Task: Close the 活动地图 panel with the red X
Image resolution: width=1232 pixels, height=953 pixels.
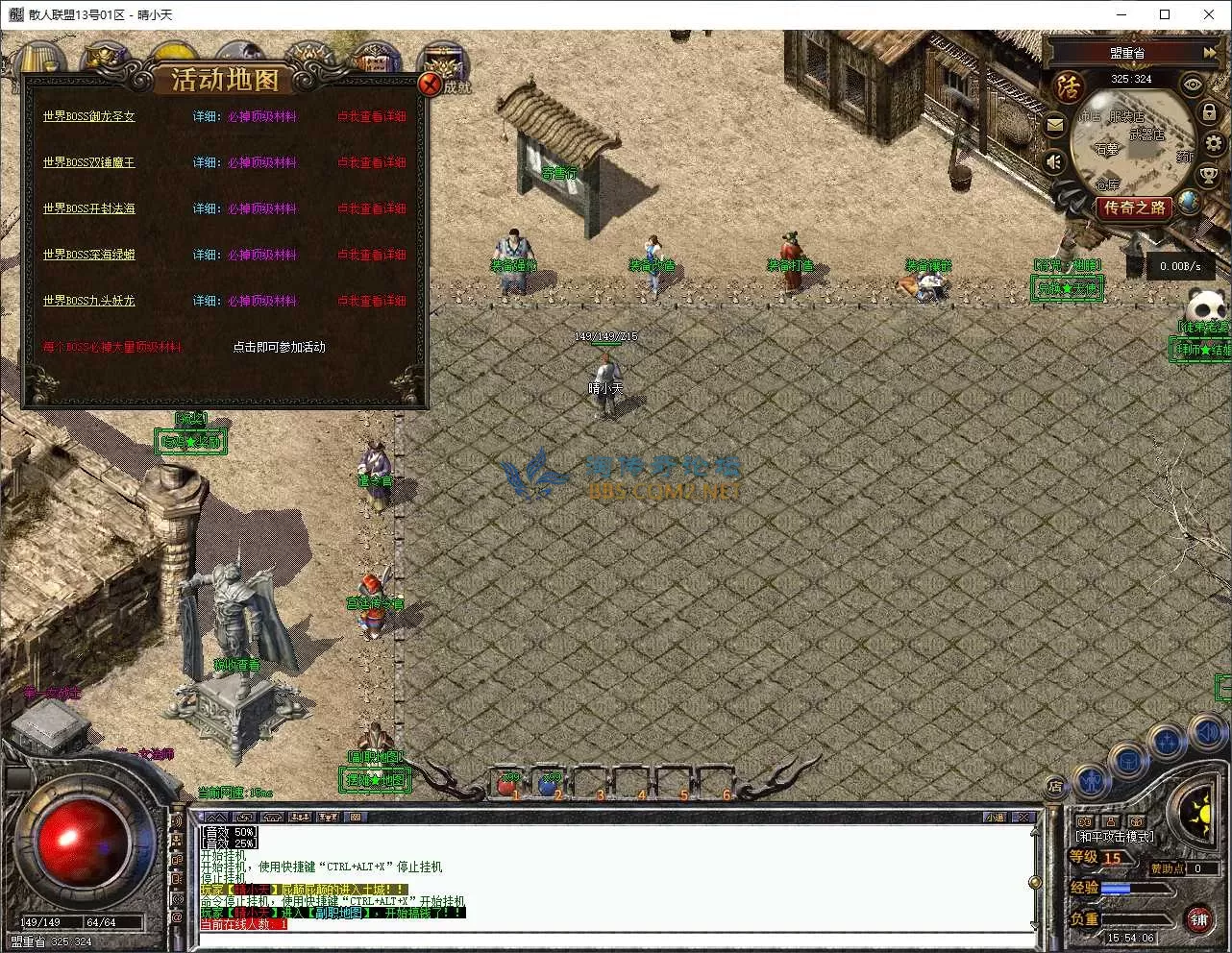Action: [x=430, y=85]
